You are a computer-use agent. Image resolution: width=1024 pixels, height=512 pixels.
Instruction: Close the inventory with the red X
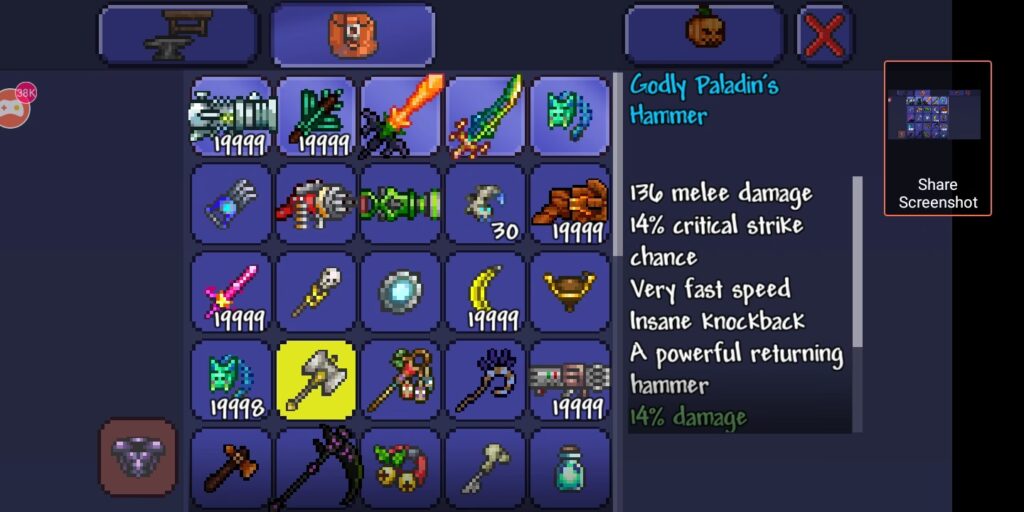pyautogui.click(x=825, y=35)
